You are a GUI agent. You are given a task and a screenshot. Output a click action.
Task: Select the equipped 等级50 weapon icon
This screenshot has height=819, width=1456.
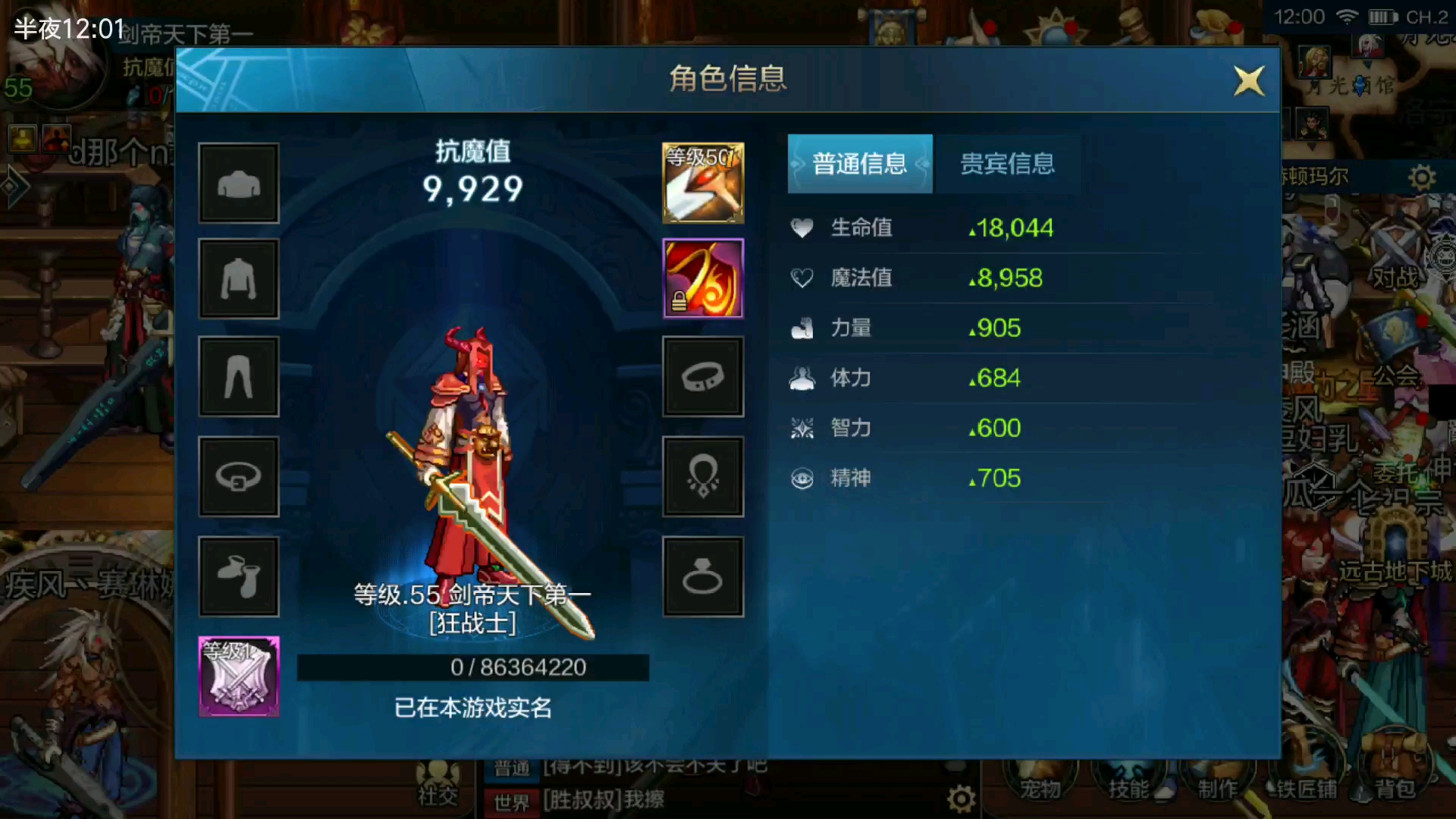click(x=703, y=184)
